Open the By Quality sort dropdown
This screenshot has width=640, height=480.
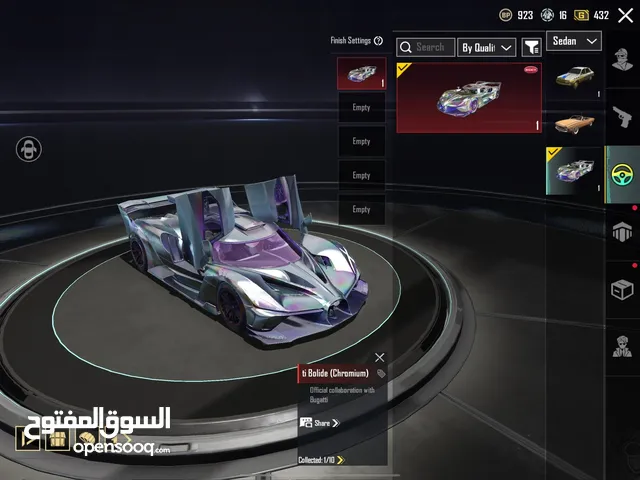[x=487, y=47]
